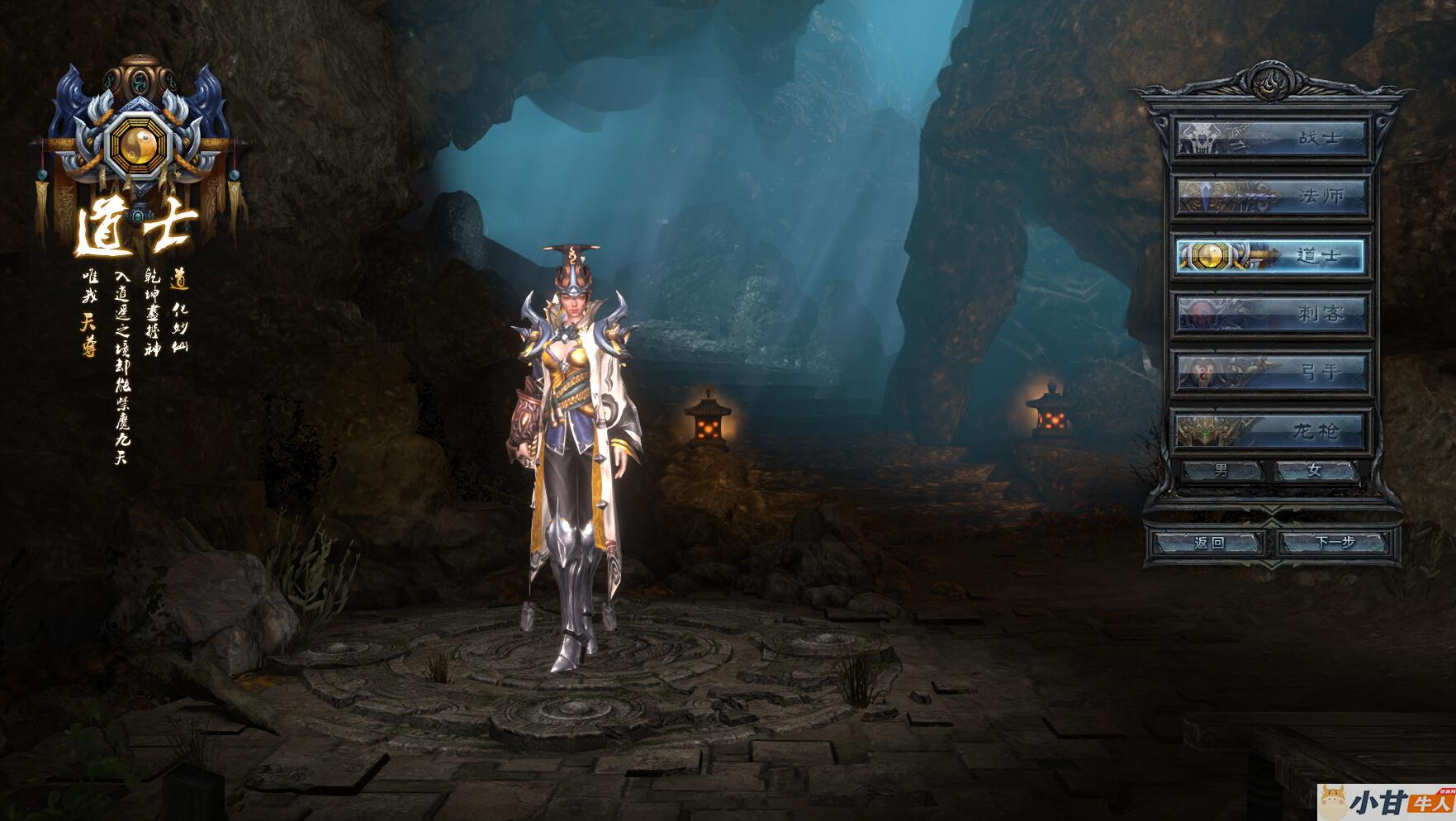This screenshot has width=1456, height=821.
Task: Go back with the 返回 button
Action: [x=1209, y=543]
